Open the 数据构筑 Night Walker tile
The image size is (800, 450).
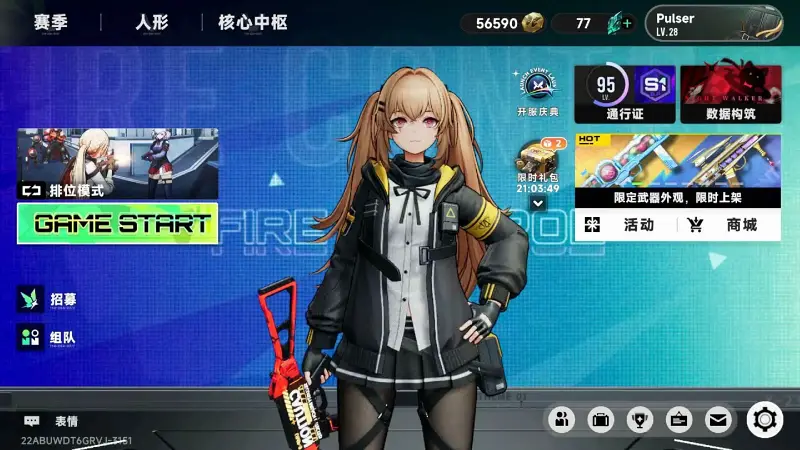pos(730,94)
